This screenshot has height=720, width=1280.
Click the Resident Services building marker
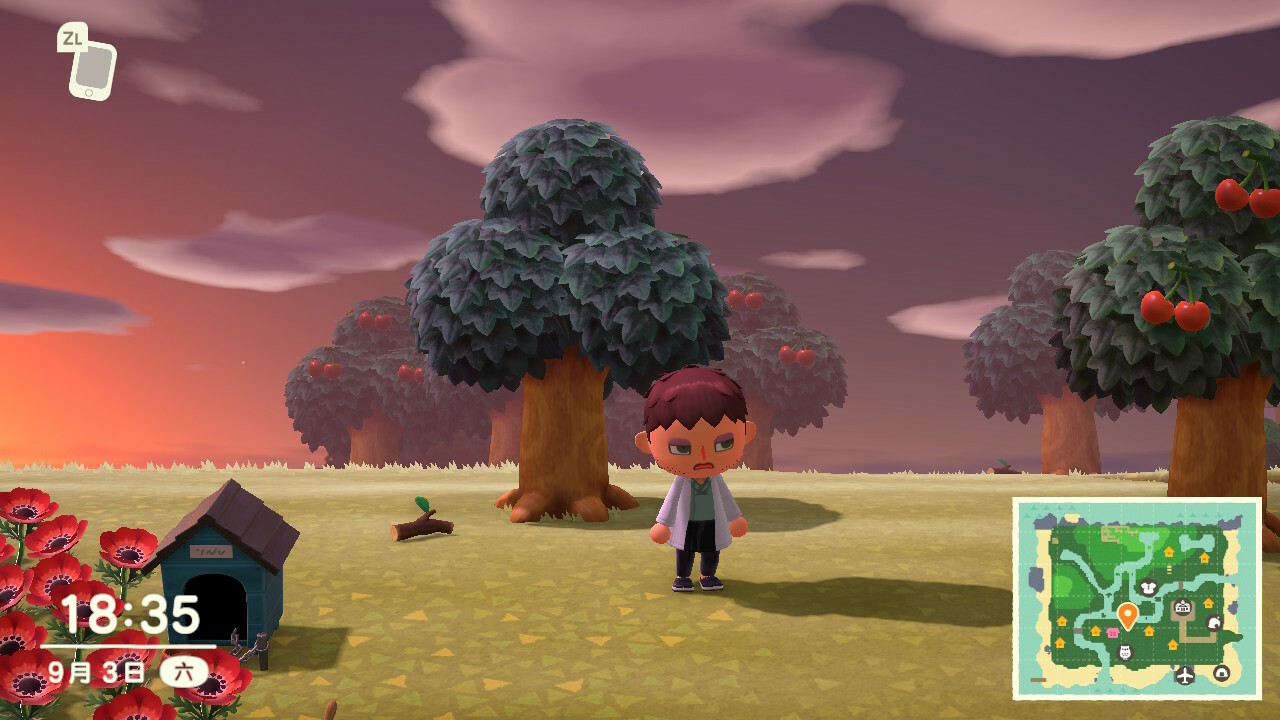[x=1183, y=607]
